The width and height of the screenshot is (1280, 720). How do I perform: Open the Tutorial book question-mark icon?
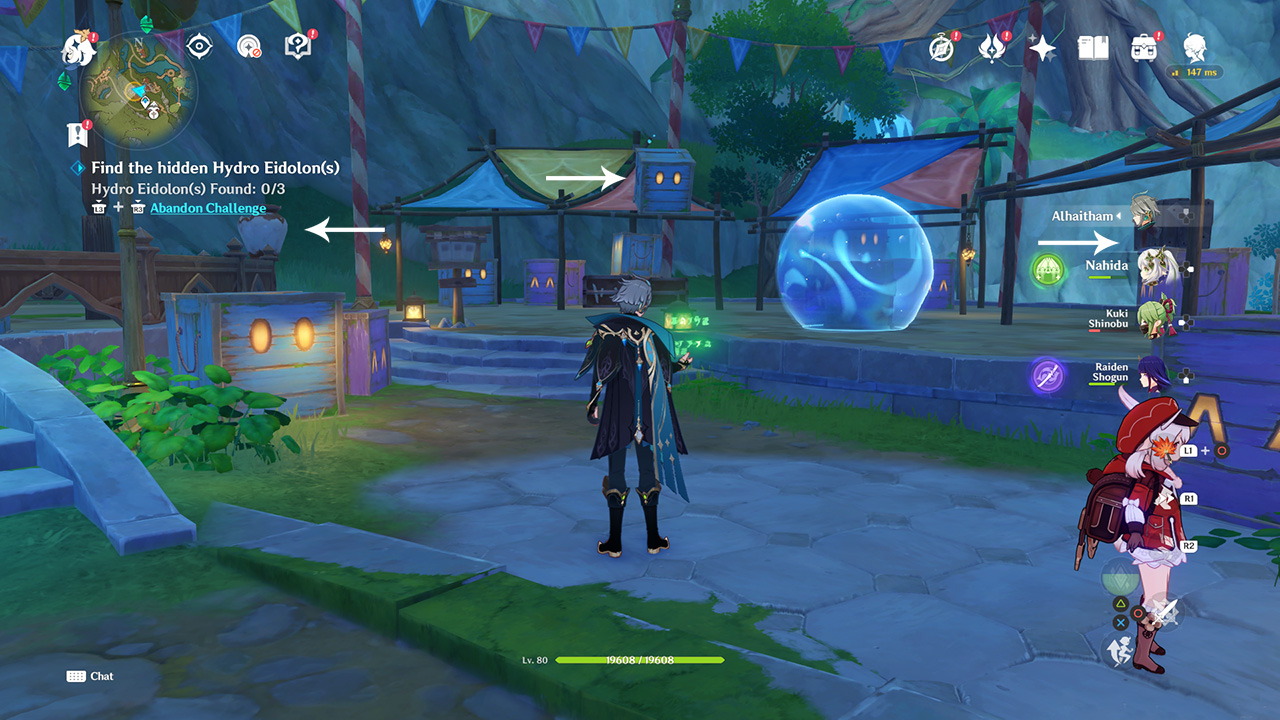tap(296, 43)
